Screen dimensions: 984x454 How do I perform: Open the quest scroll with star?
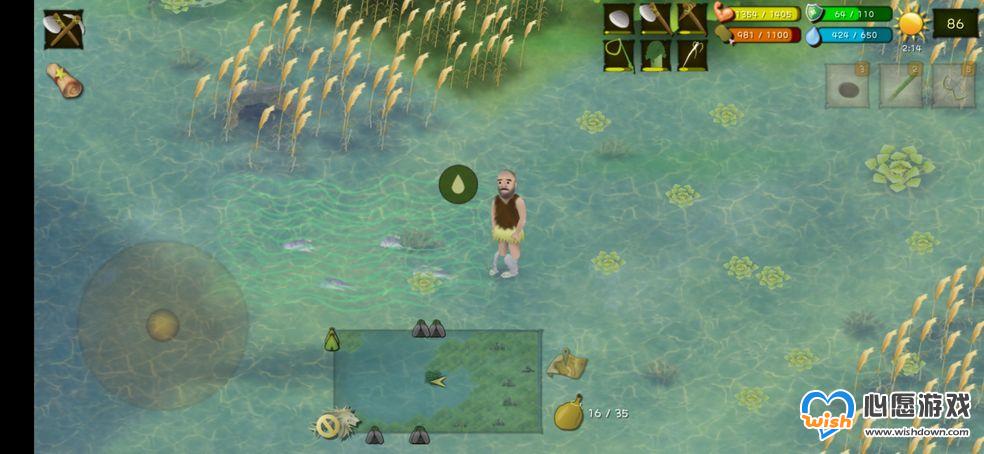[x=64, y=81]
